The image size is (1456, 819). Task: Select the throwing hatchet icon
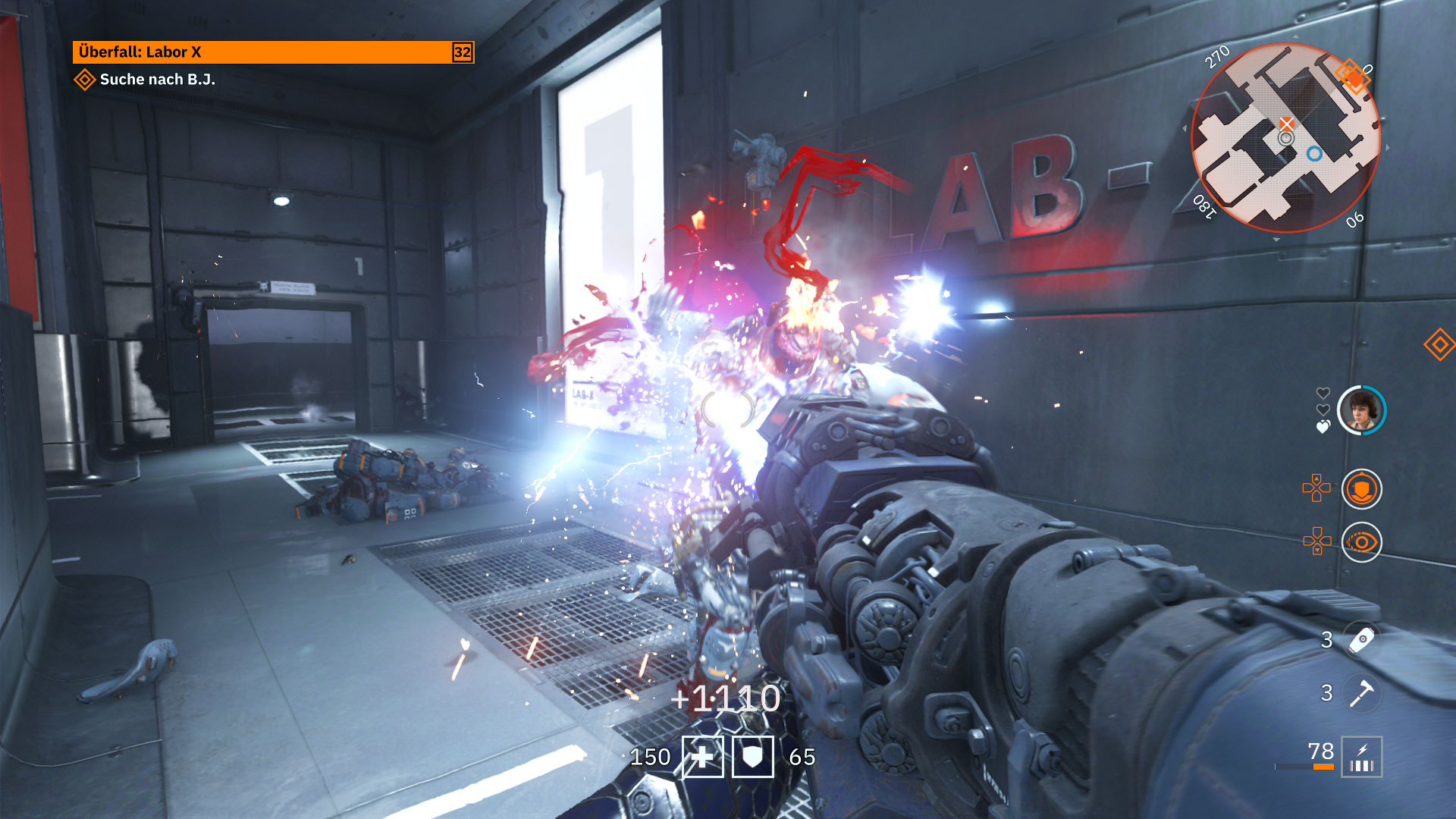point(1362,692)
